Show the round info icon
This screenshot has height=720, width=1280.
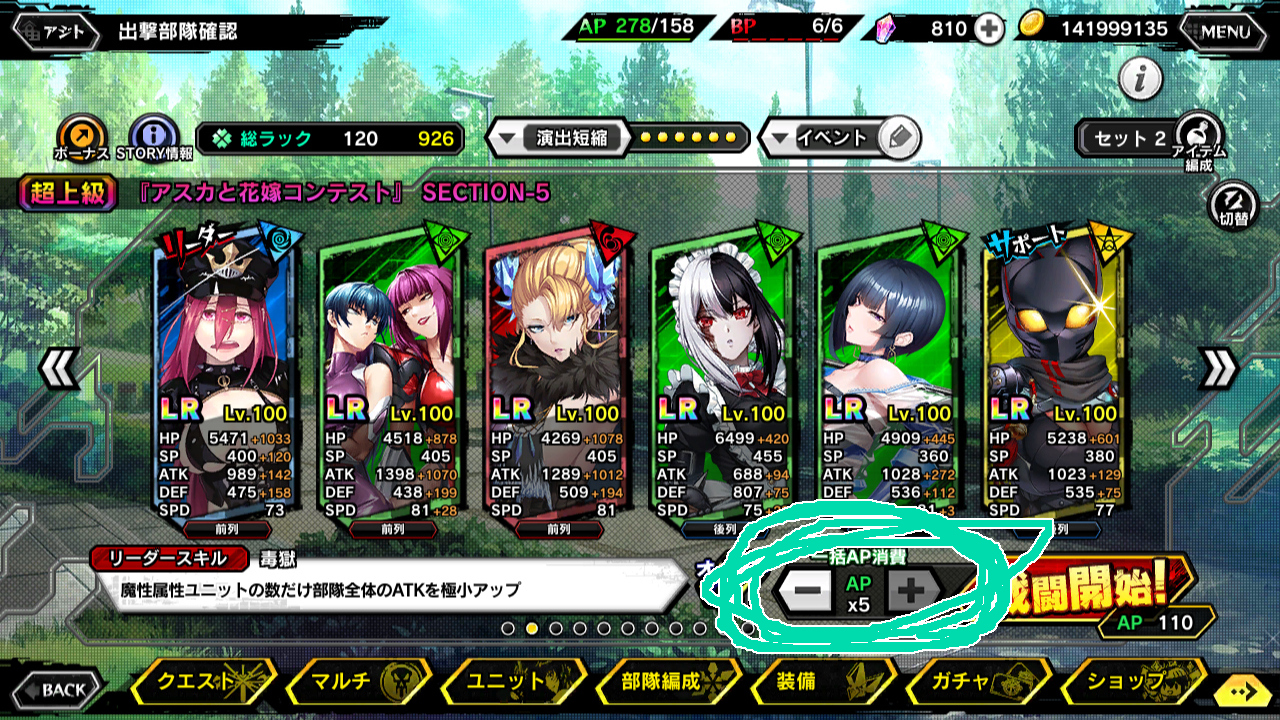tap(1140, 78)
